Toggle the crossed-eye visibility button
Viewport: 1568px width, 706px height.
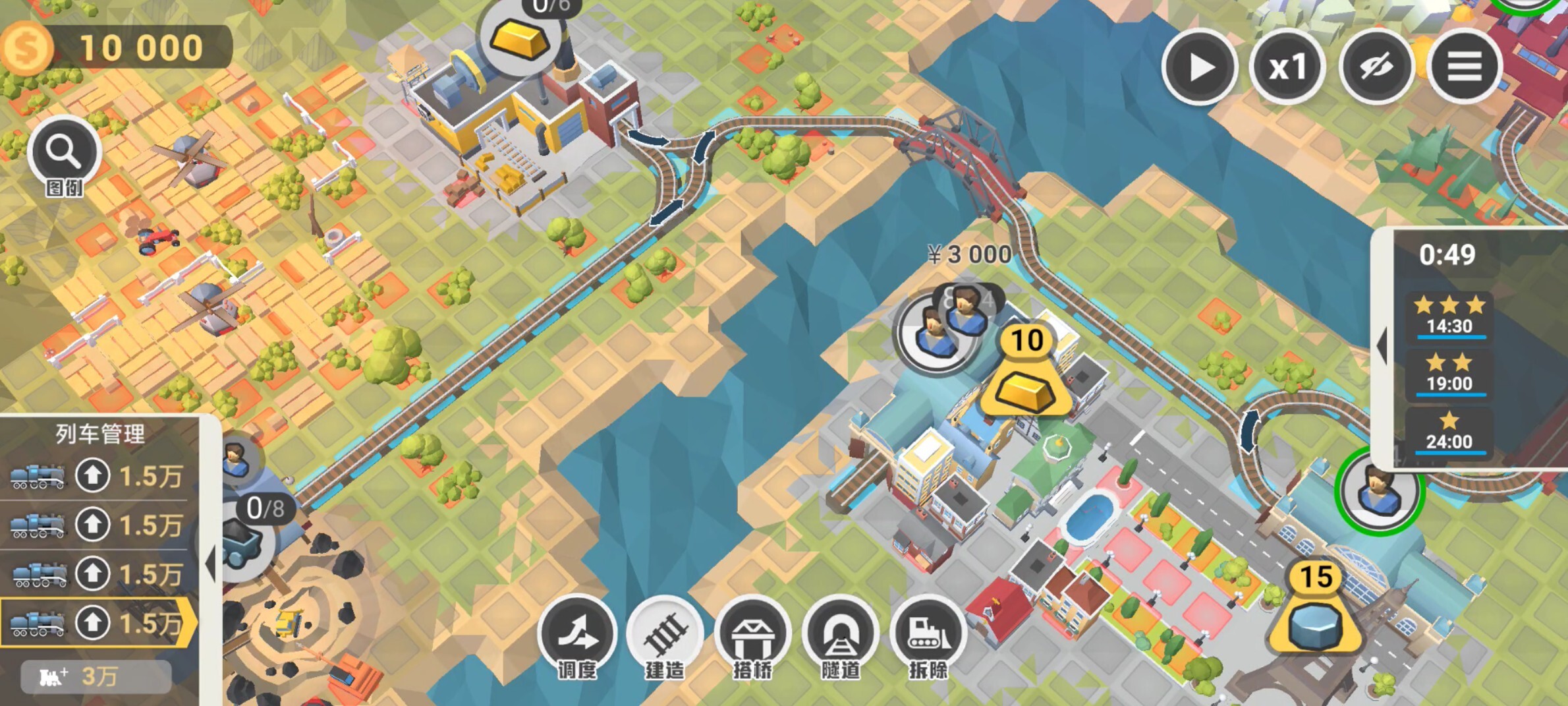(1376, 67)
